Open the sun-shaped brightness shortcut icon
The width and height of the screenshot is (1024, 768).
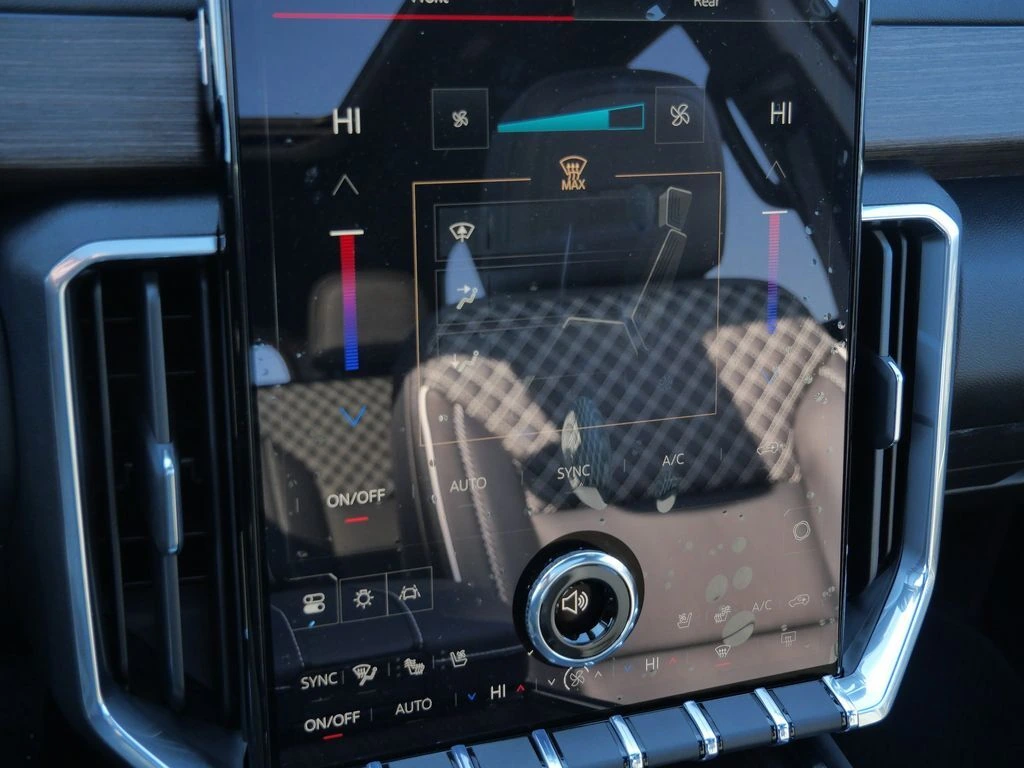coord(363,597)
